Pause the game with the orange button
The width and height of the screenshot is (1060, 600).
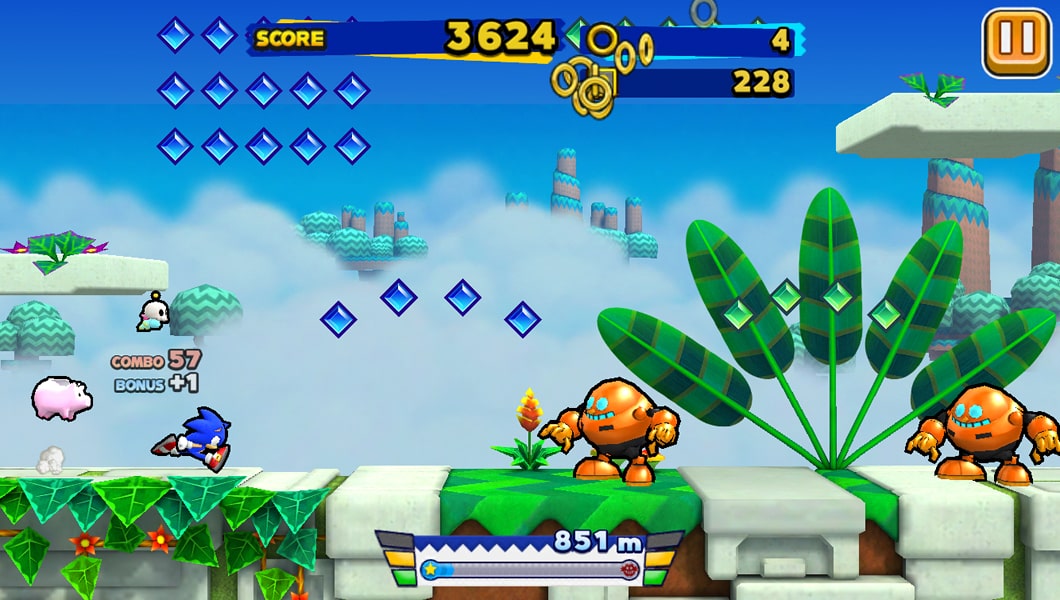[x=1016, y=42]
